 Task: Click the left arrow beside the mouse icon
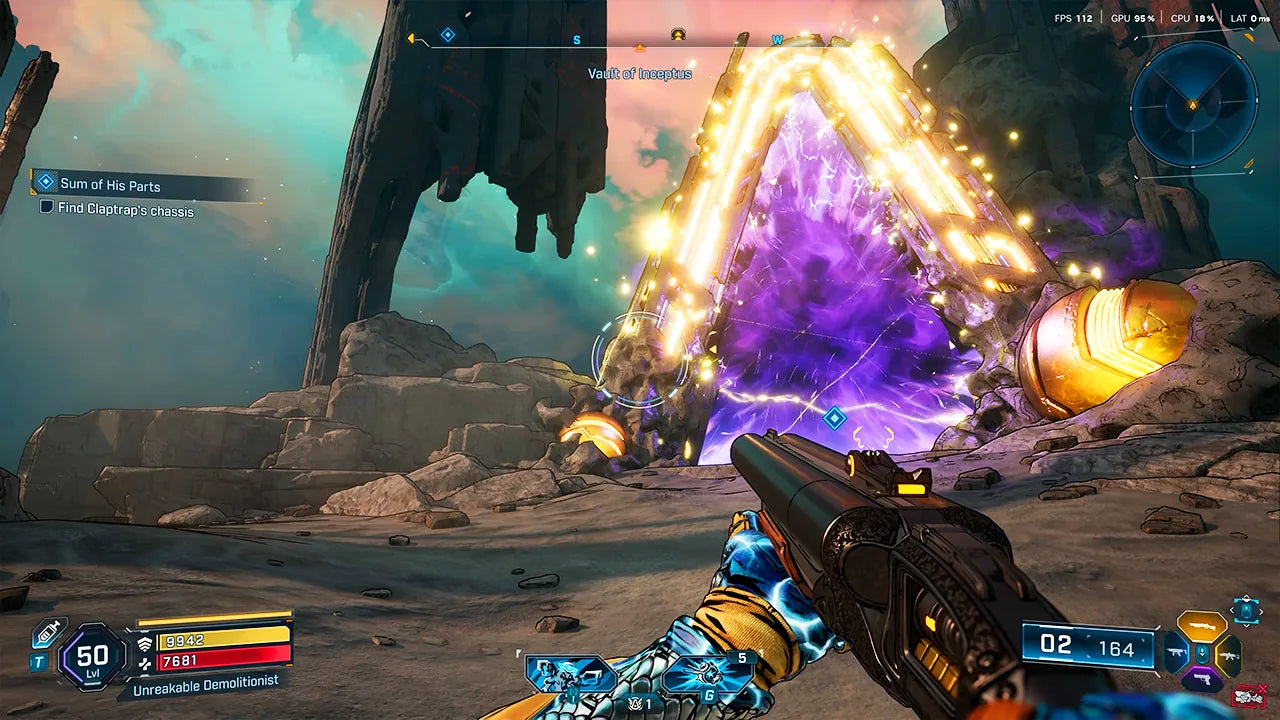(x=1232, y=610)
